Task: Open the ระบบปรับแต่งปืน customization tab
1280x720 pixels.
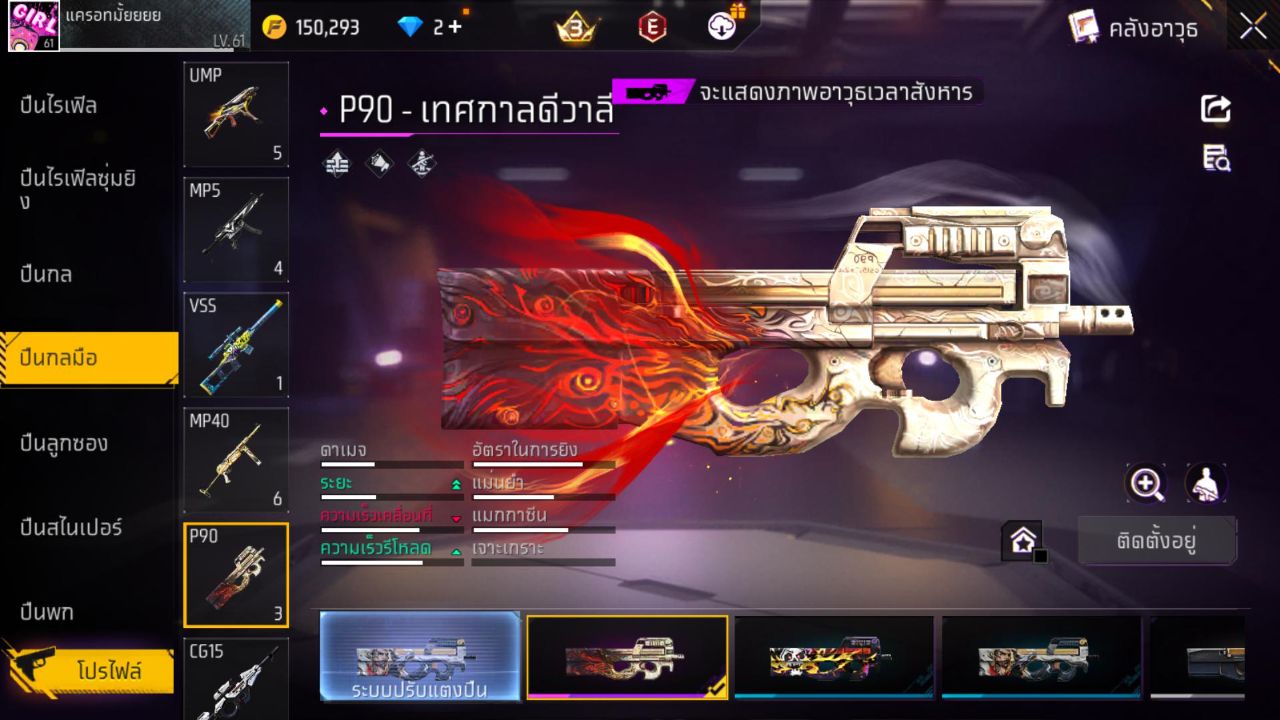Action: coord(420,658)
